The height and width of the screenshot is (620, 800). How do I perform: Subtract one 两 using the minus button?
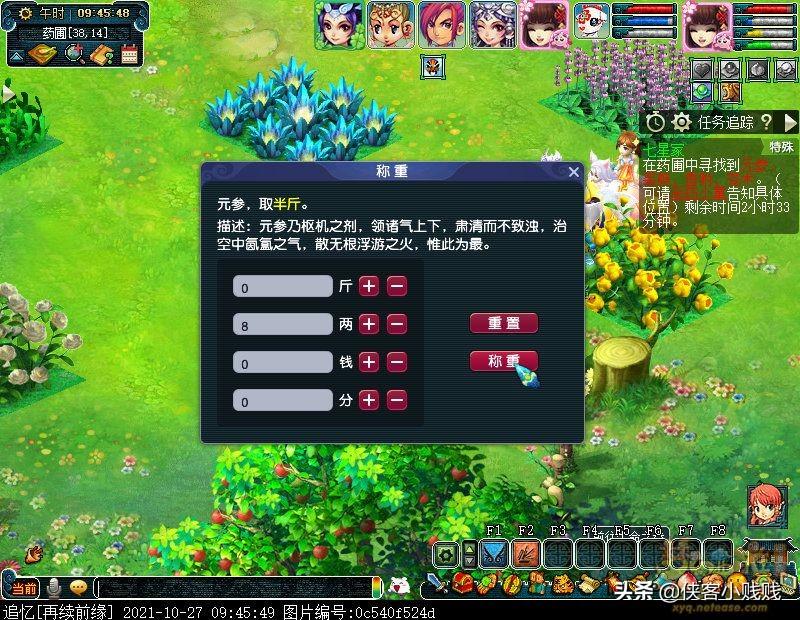(397, 324)
